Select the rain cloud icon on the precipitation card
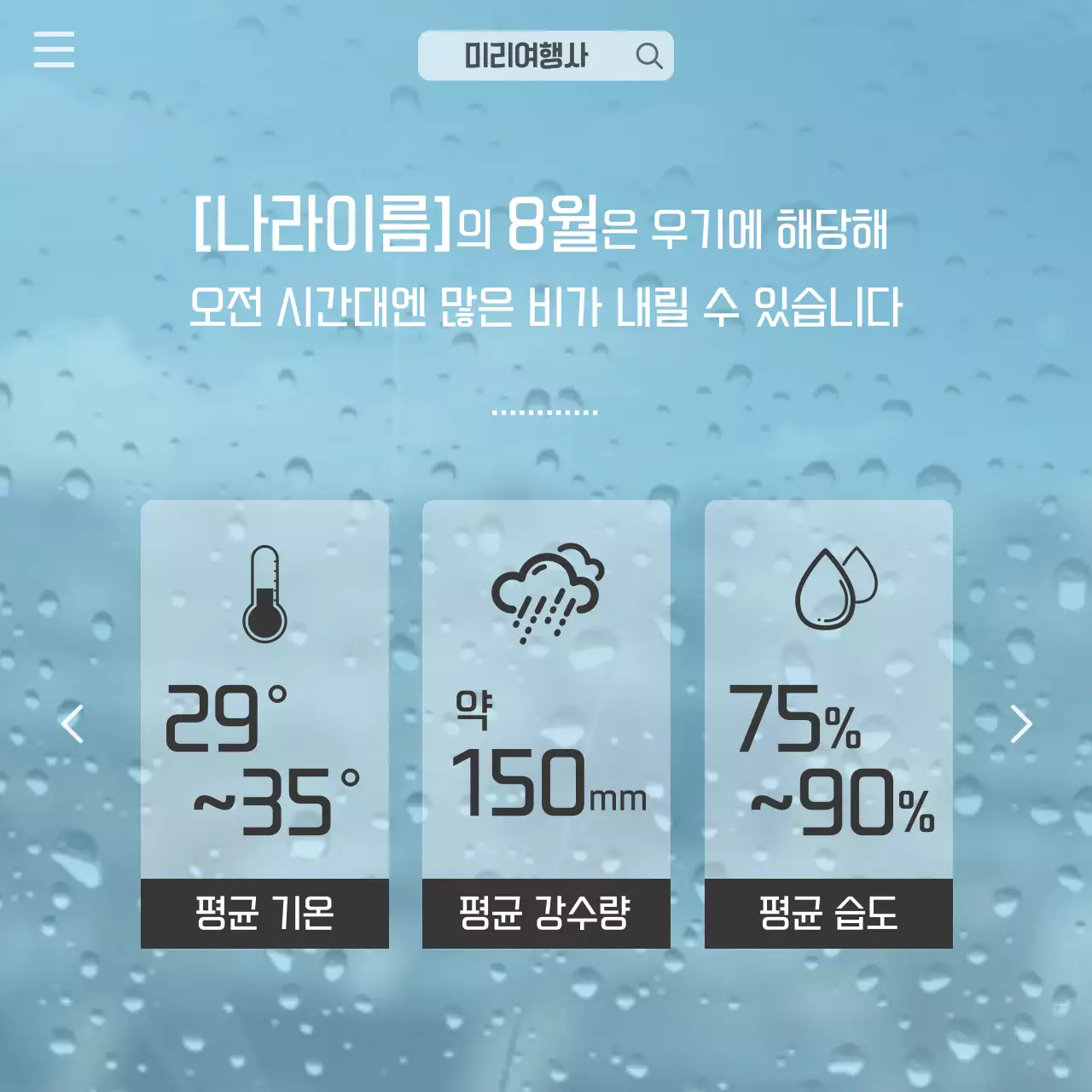The width and height of the screenshot is (1092, 1092). (546, 589)
